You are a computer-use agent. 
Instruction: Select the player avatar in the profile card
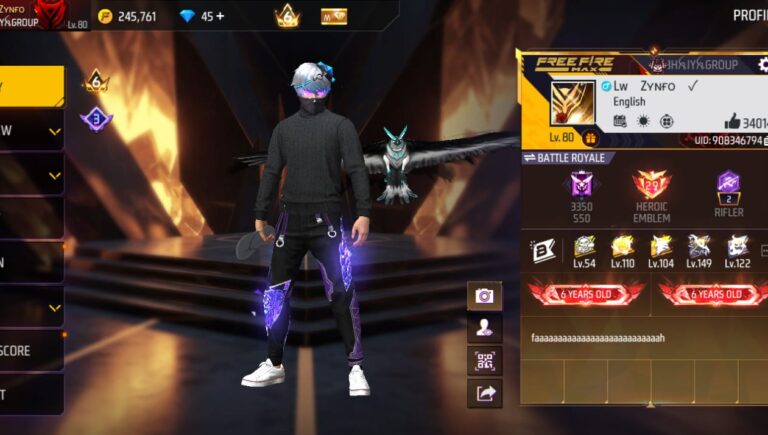571,103
